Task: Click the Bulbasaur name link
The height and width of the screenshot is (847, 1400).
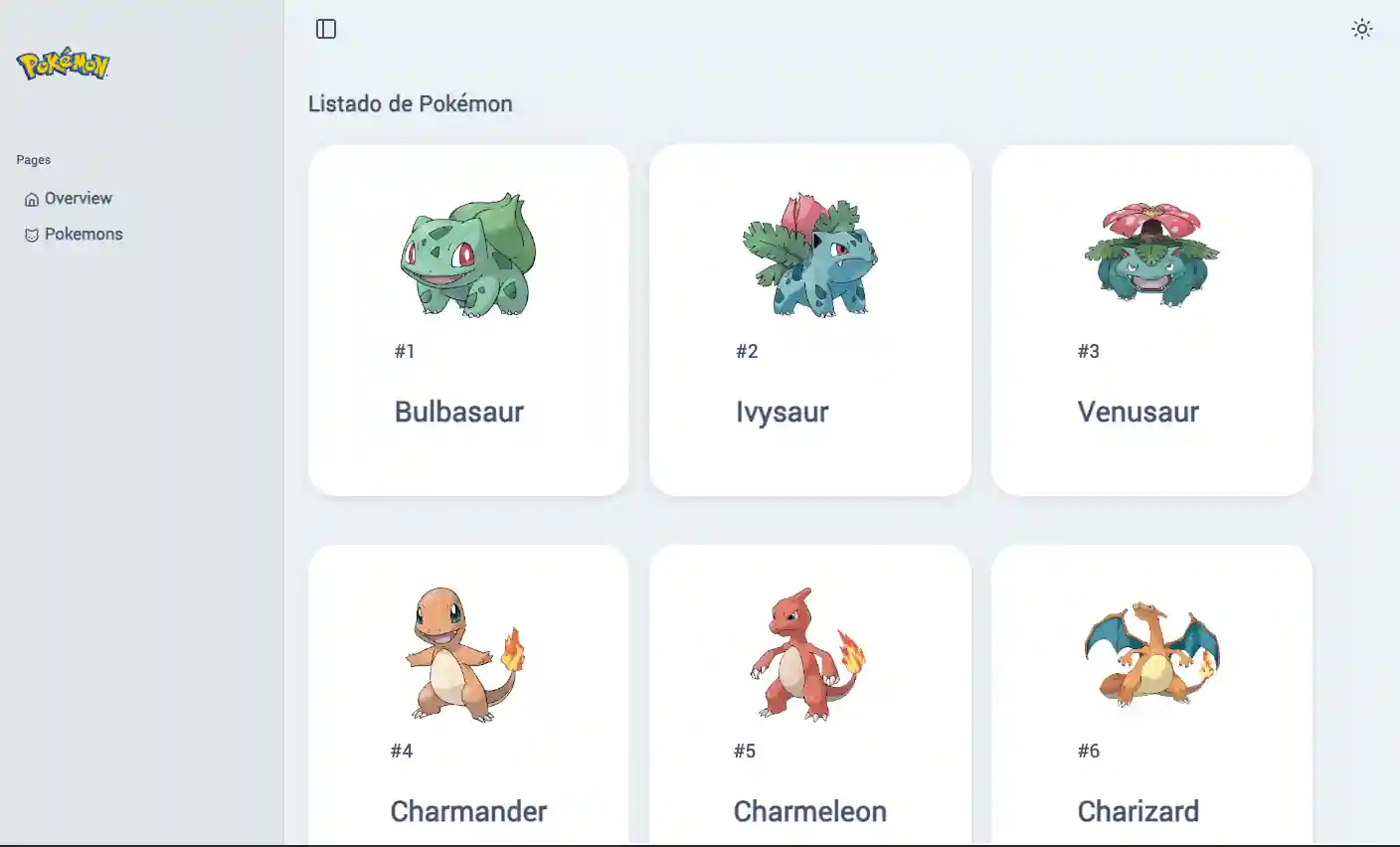Action: point(458,412)
